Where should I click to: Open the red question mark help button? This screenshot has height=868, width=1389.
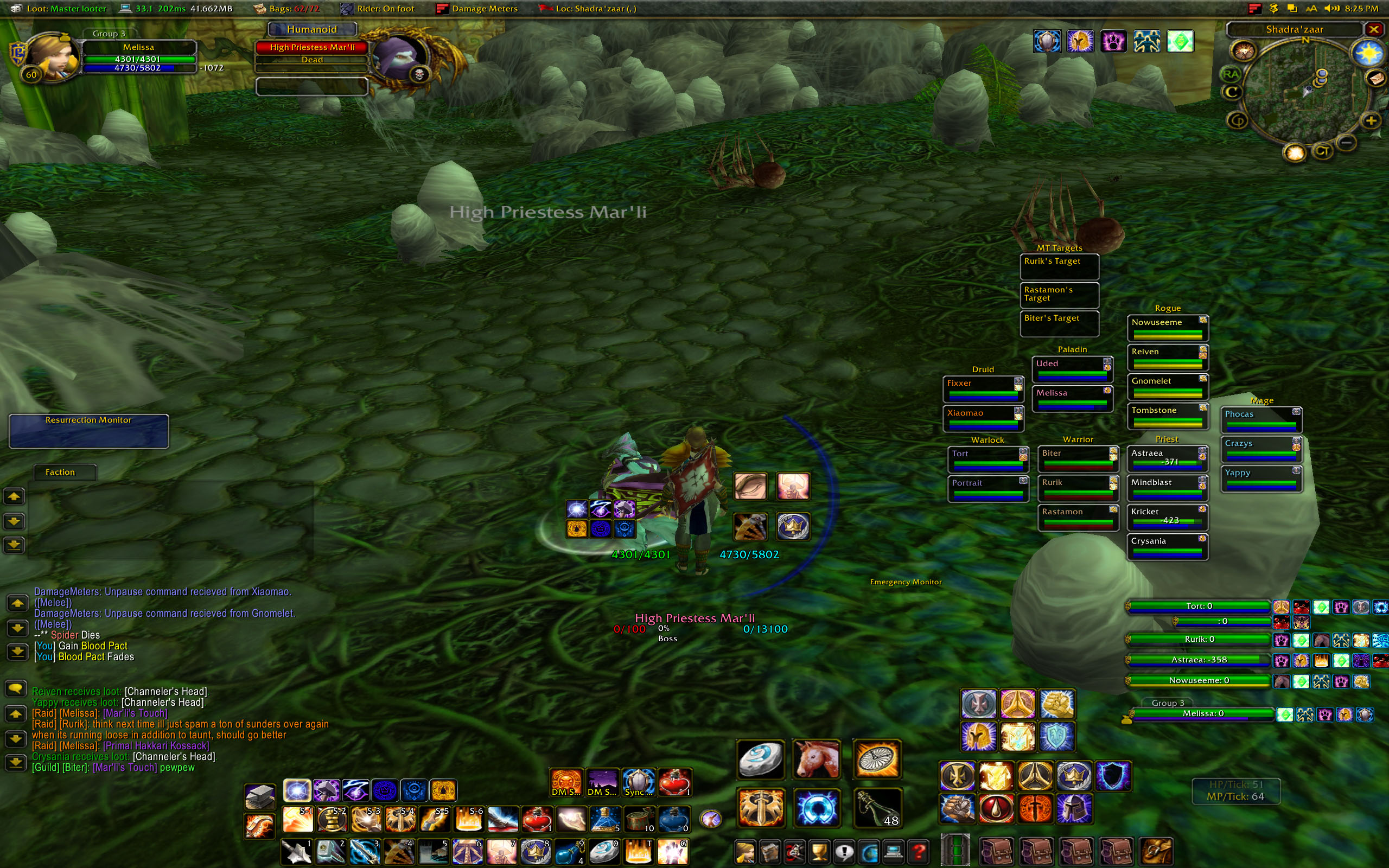[x=919, y=851]
